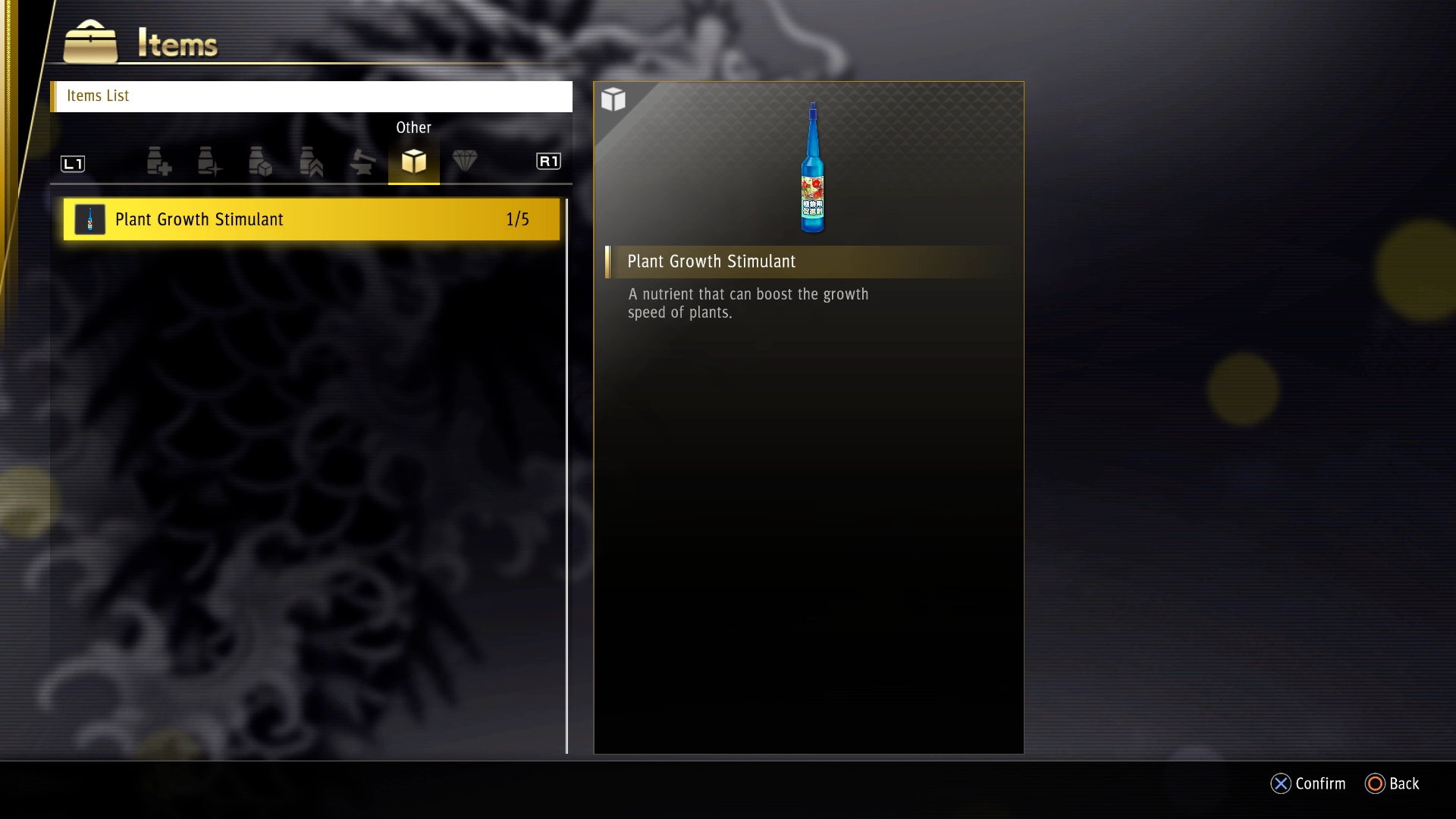Open the bottle-with-sparkle category tab
Viewport: 1456px width, 819px height.
pyautogui.click(x=209, y=162)
